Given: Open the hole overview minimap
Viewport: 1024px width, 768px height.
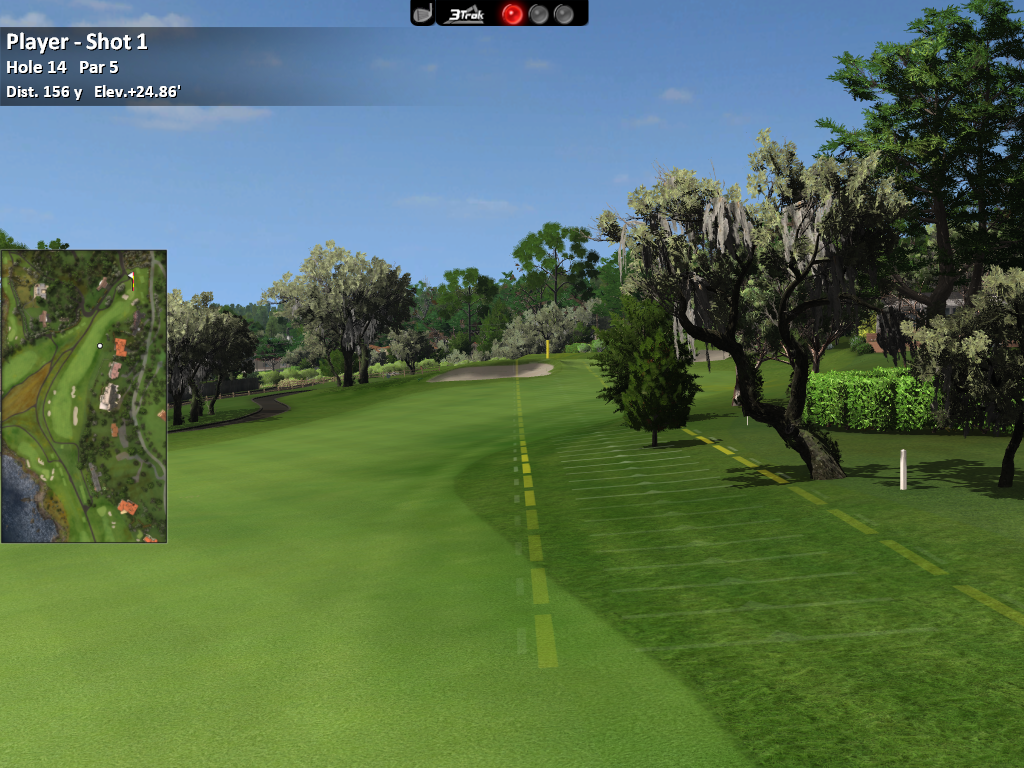Looking at the screenshot, I should (84, 396).
